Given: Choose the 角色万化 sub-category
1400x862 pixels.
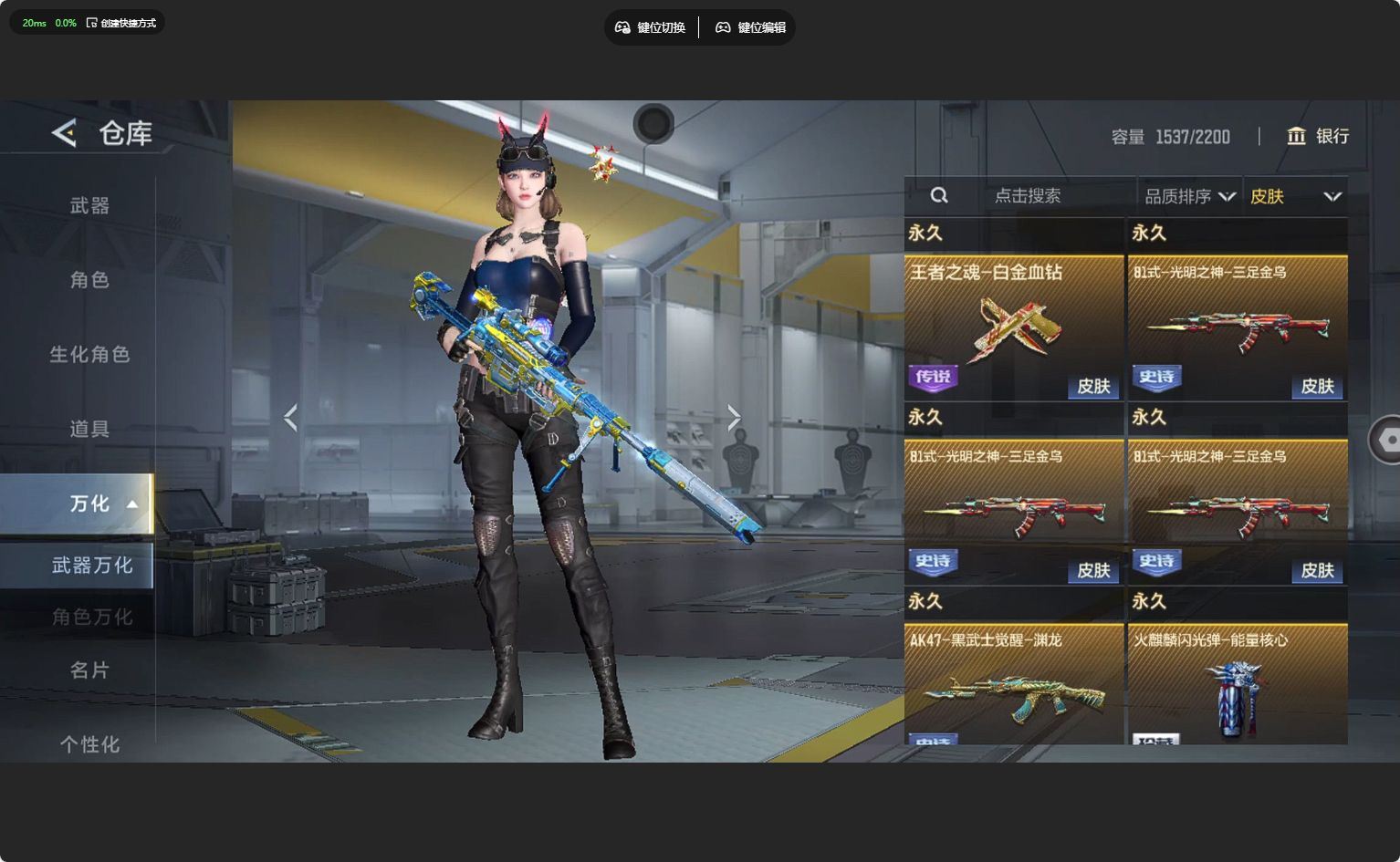Looking at the screenshot, I should tap(91, 618).
